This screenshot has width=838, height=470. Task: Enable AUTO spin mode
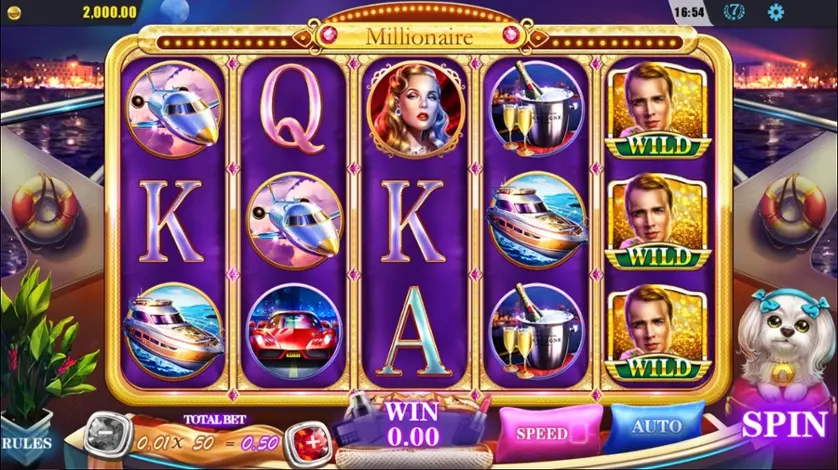pyautogui.click(x=657, y=427)
